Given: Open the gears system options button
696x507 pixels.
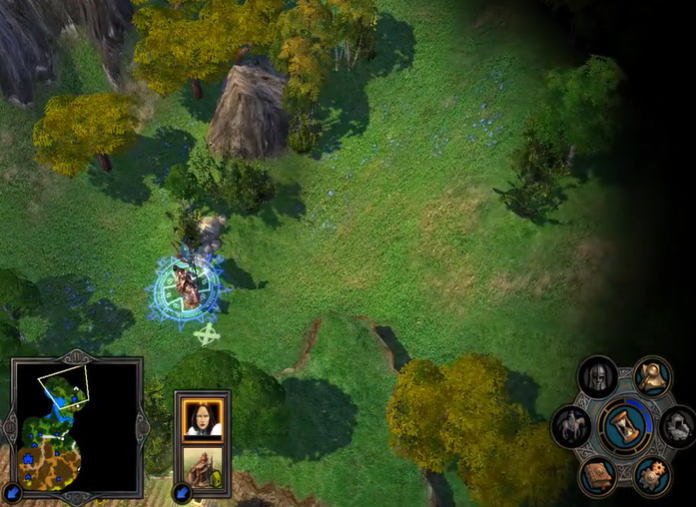Looking at the screenshot, I should (x=652, y=475).
